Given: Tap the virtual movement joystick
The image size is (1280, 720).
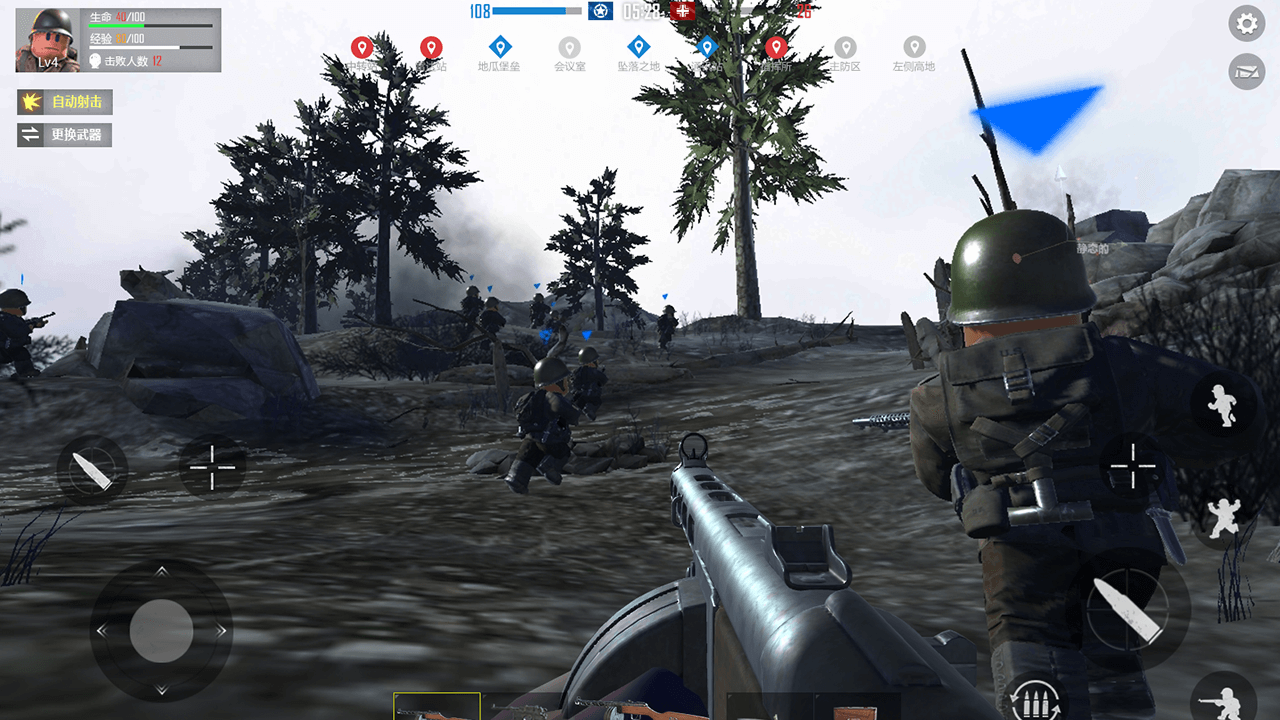Looking at the screenshot, I should pos(161,631).
